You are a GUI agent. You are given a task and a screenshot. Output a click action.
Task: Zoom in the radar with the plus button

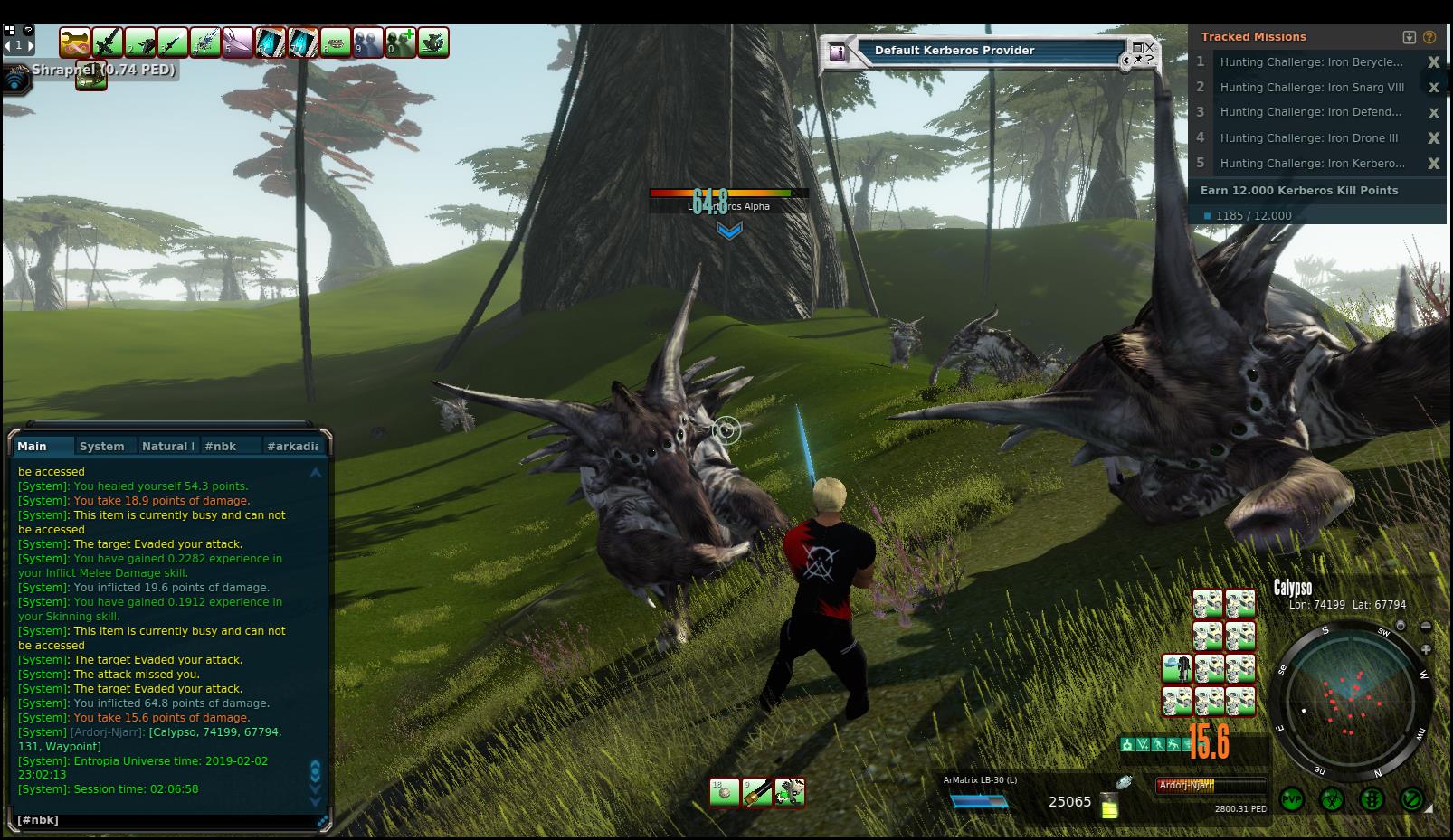1427,649
